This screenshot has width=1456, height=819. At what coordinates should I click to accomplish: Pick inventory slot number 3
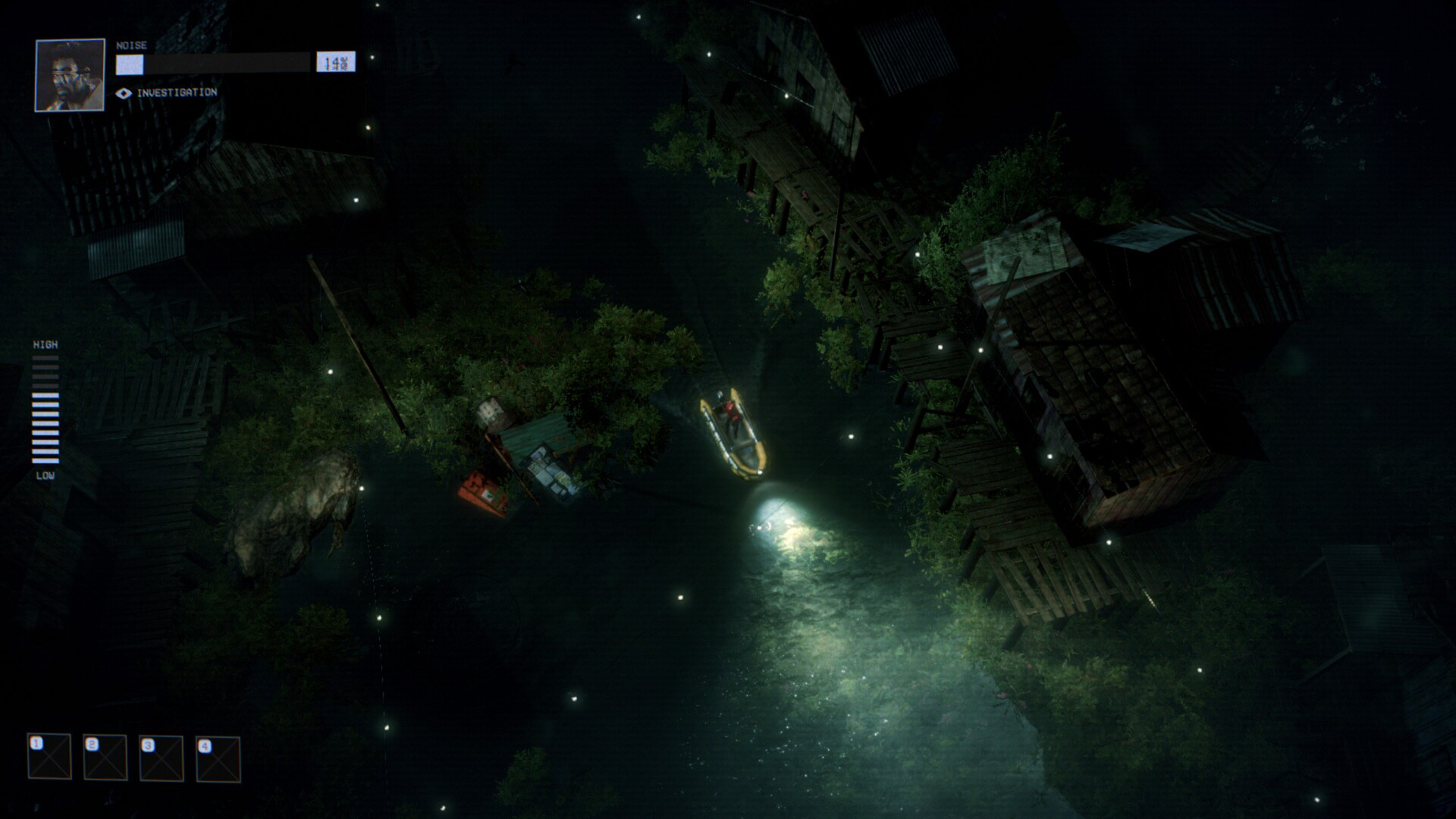click(x=162, y=758)
